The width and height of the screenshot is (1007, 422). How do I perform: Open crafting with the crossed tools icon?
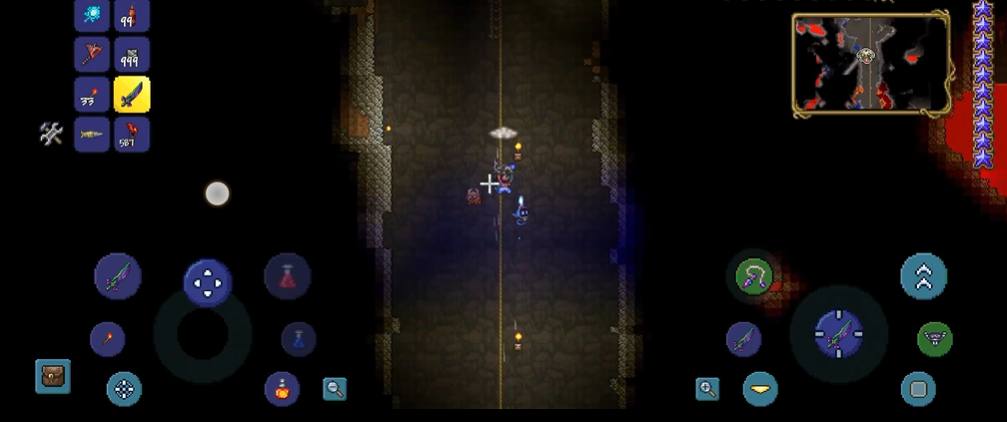click(51, 133)
